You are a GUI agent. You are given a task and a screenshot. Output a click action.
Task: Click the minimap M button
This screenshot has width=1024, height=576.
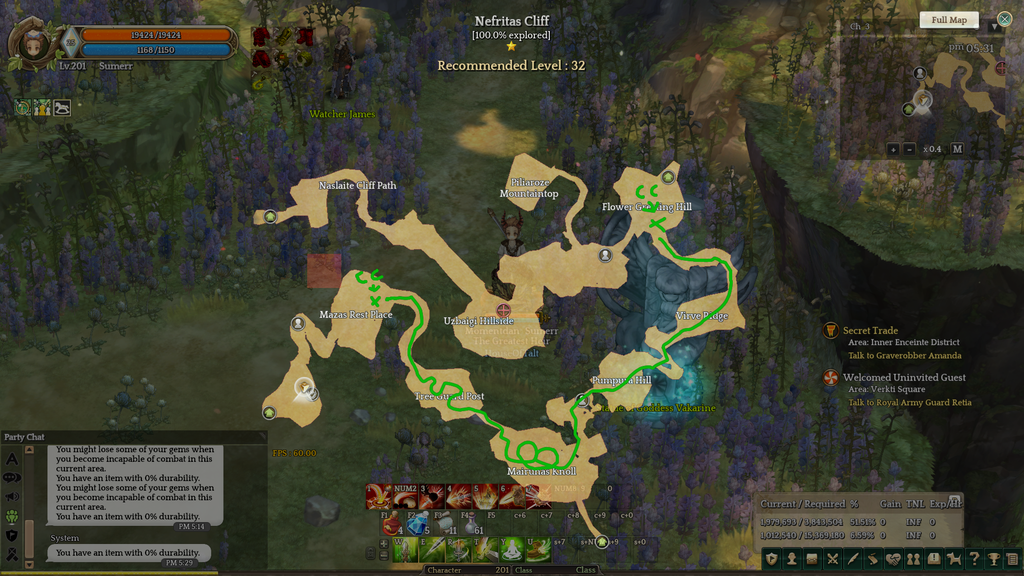[956, 149]
